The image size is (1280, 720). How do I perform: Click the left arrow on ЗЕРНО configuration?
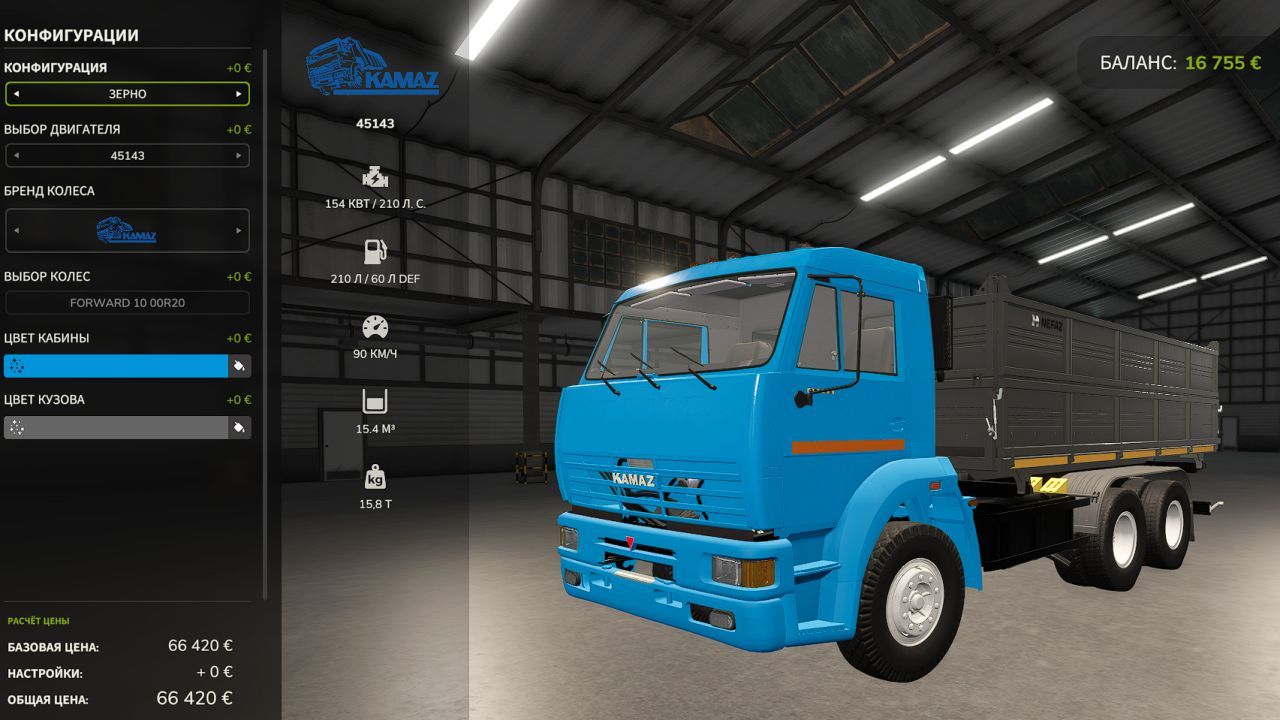tap(14, 93)
